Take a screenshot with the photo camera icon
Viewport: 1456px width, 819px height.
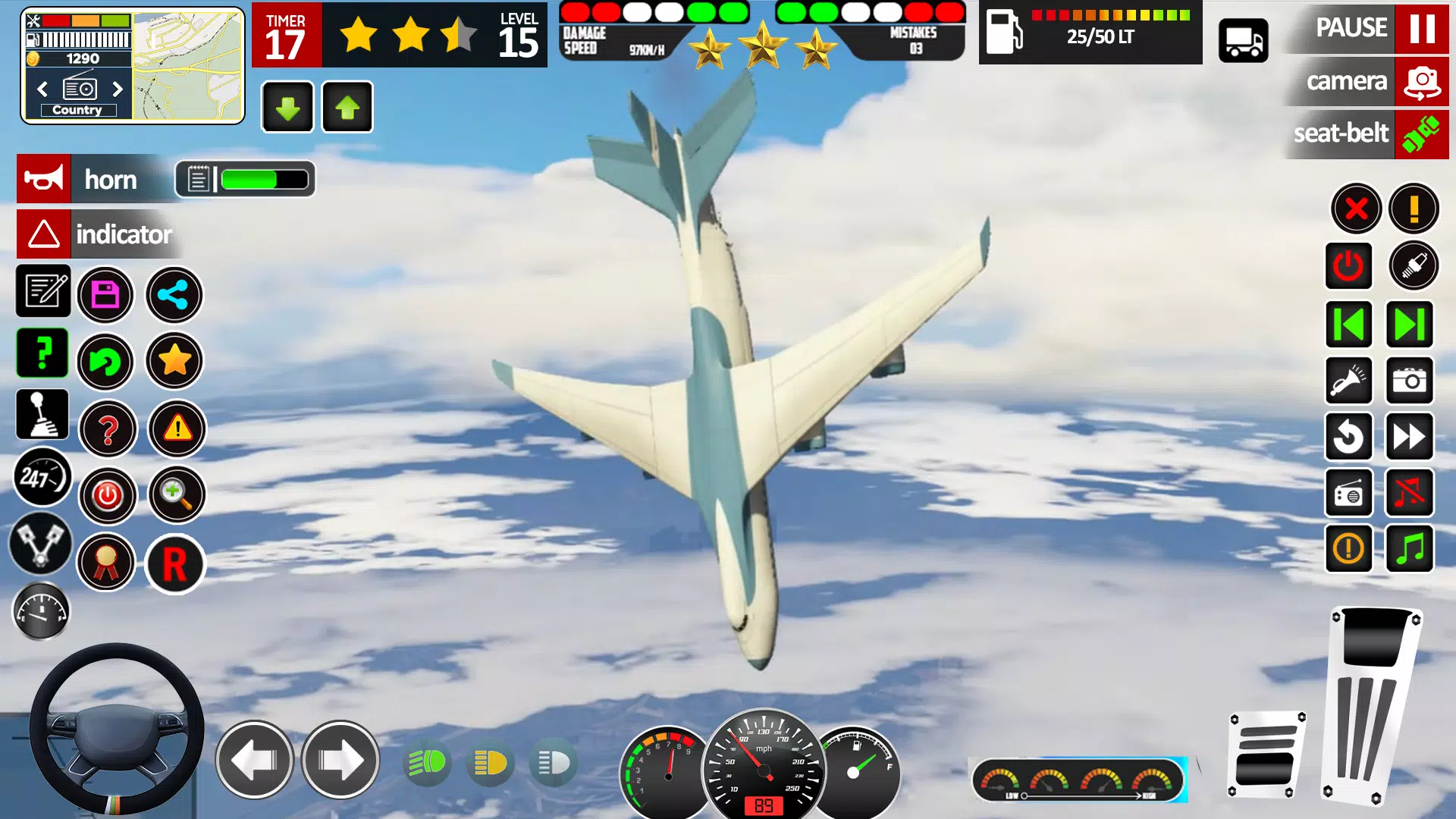1409,381
